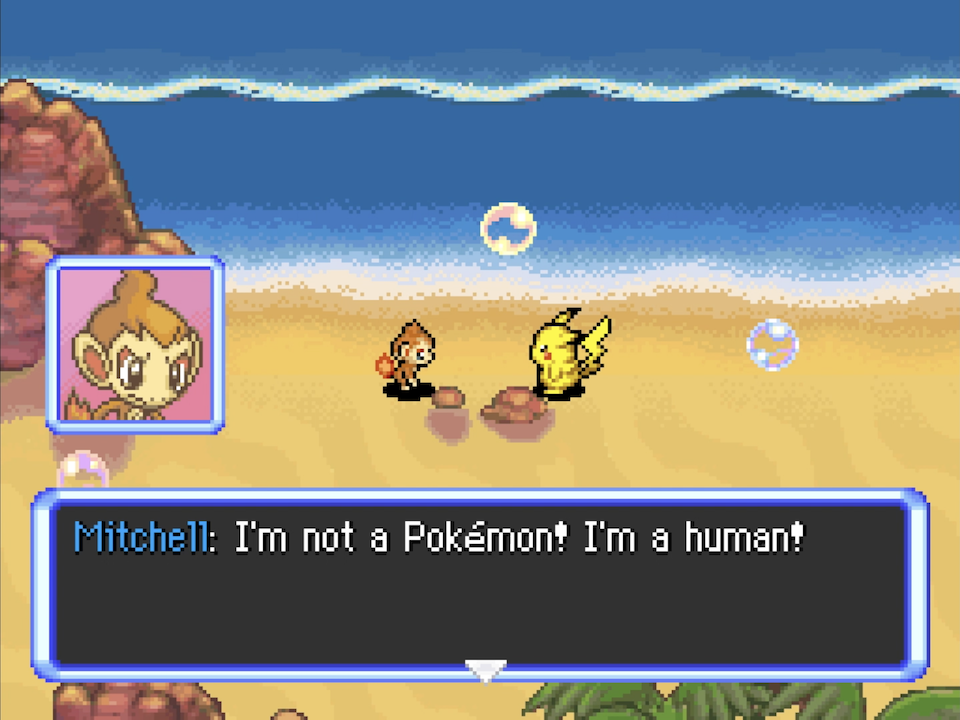The image size is (960, 720).
Task: Advance dialogue with the white arrow indicator
Action: point(486,669)
